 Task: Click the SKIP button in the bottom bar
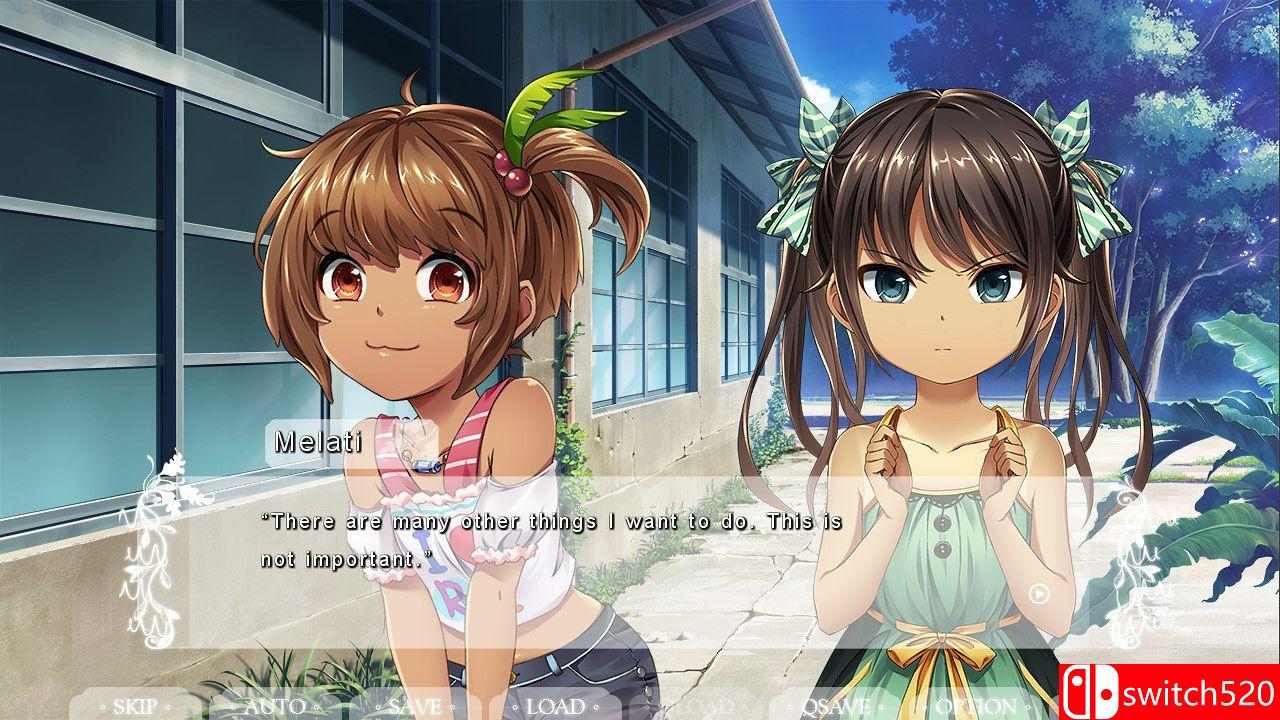click(133, 705)
